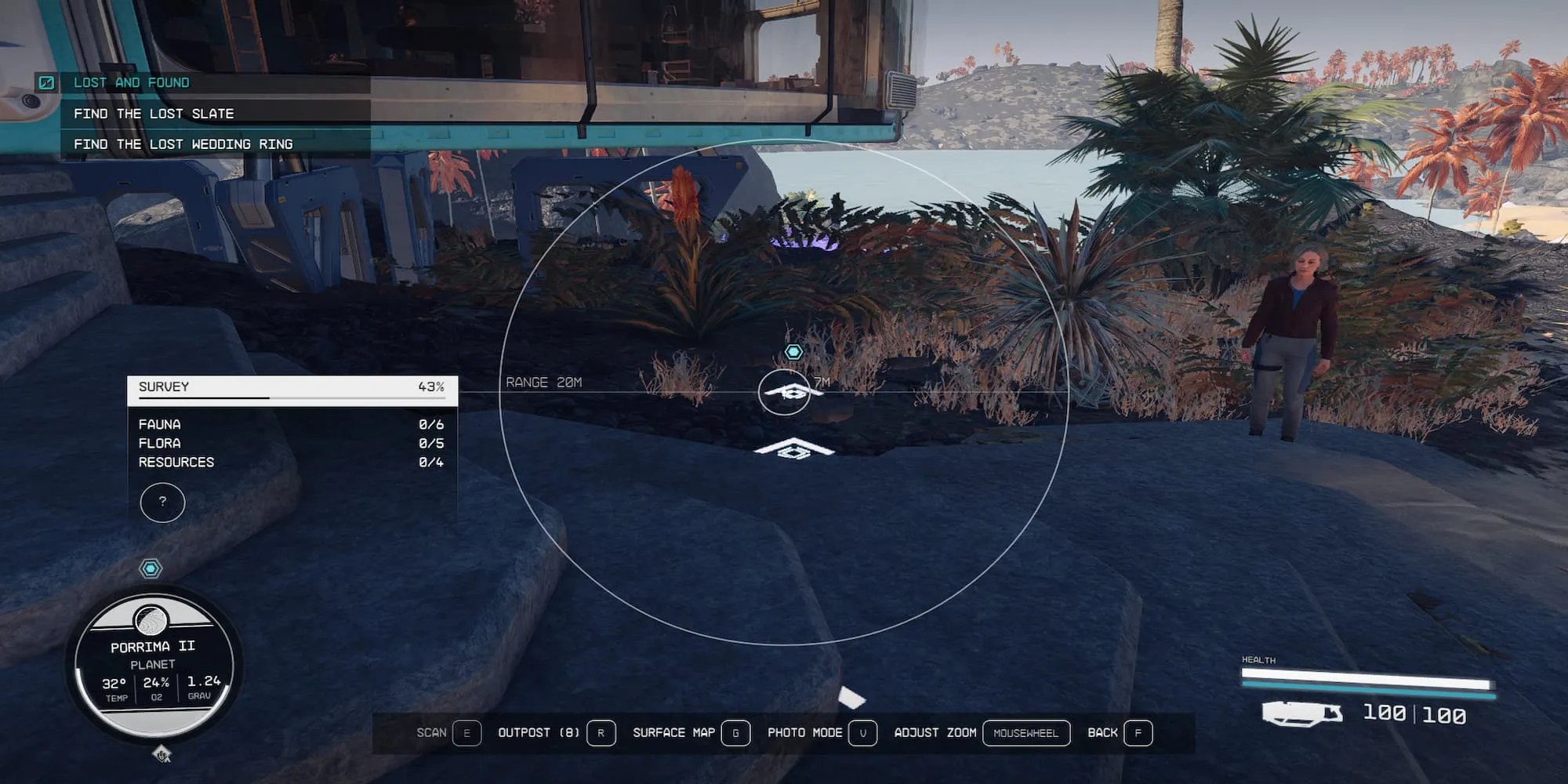1568x784 pixels.
Task: Toggle Scan mode with the E keybind box
Action: pos(466,733)
